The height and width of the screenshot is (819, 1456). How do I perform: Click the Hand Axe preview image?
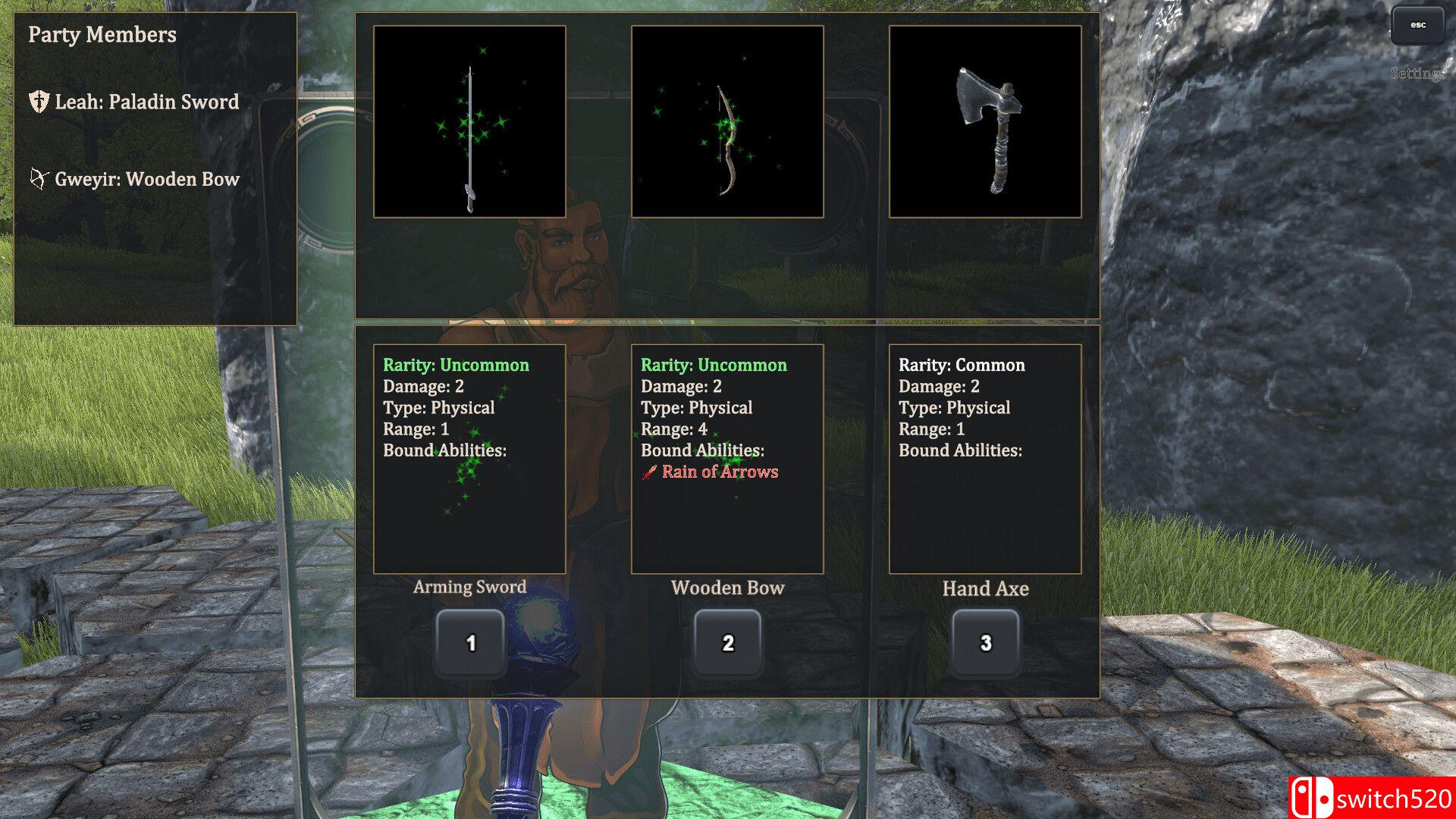coord(985,121)
